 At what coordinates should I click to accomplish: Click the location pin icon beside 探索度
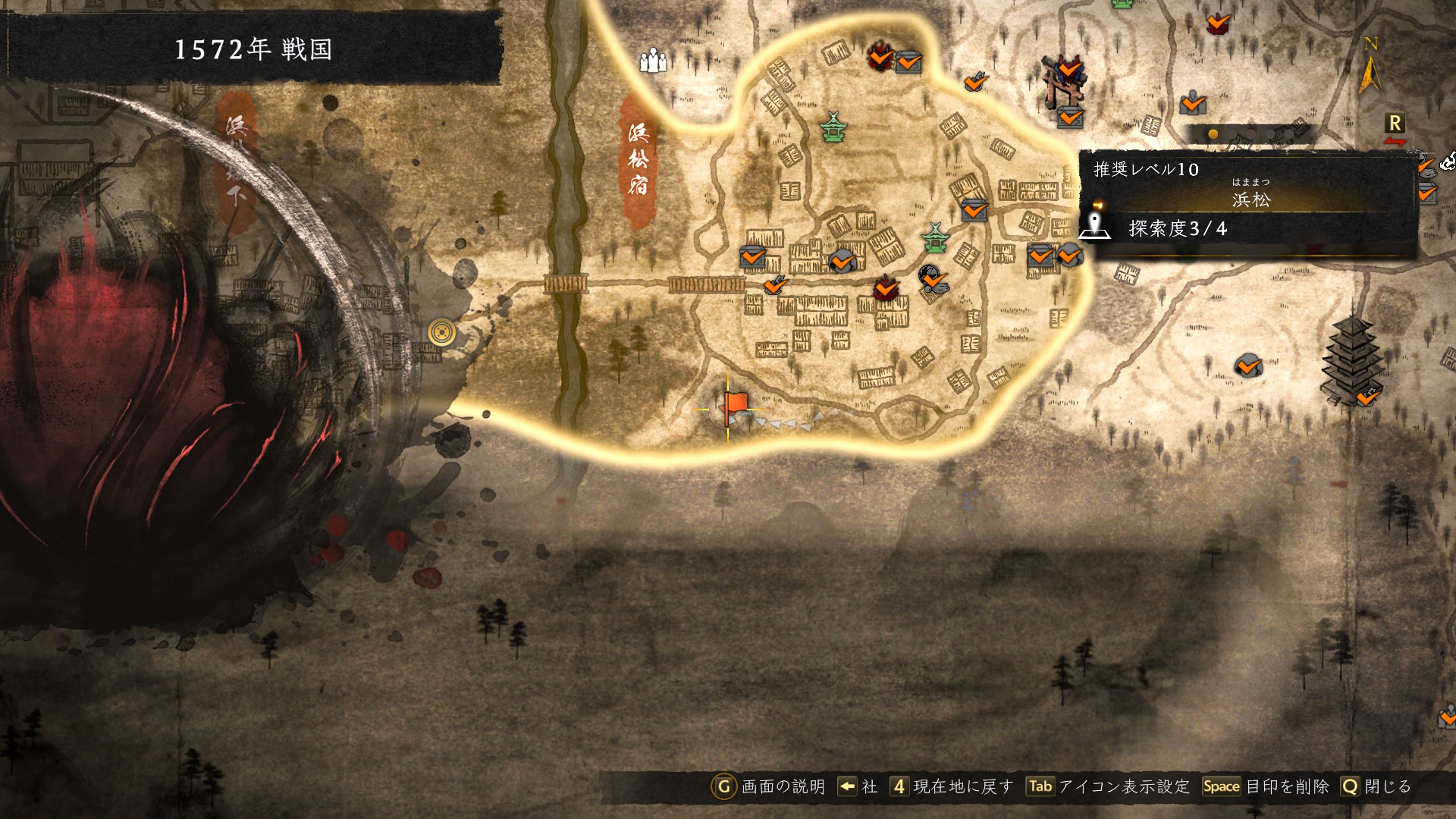coord(1094,225)
